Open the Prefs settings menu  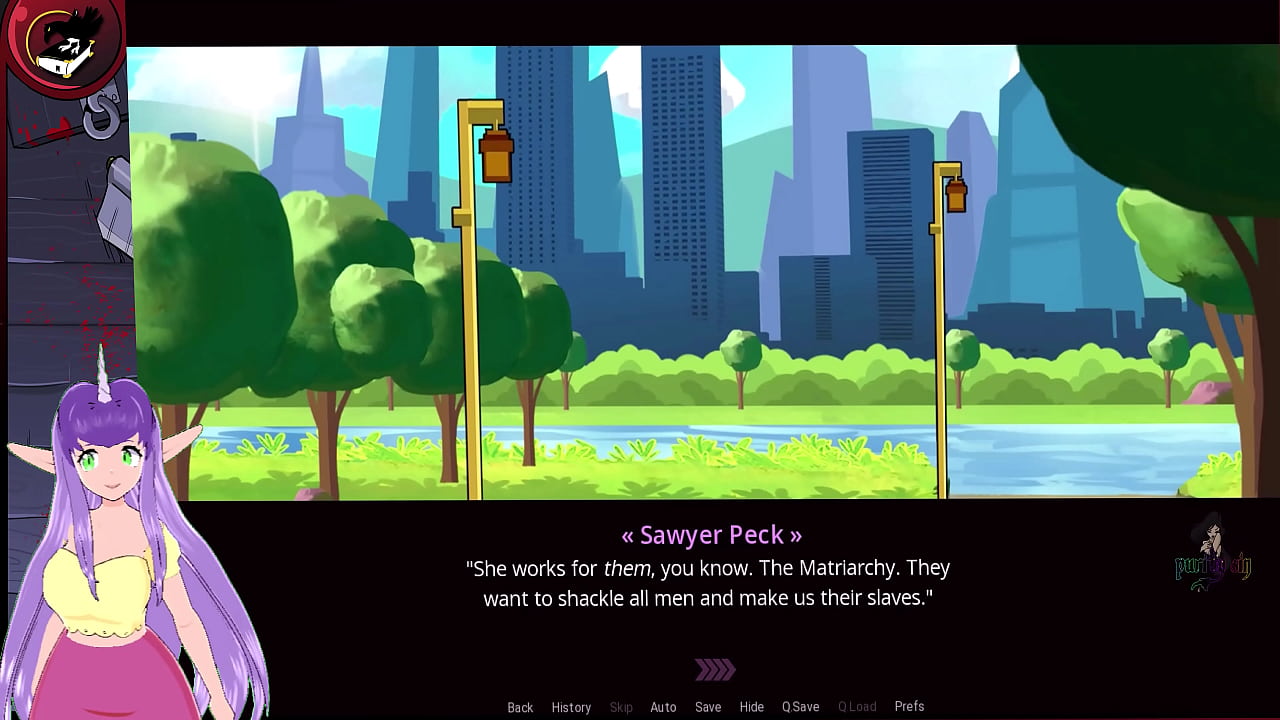coord(909,706)
